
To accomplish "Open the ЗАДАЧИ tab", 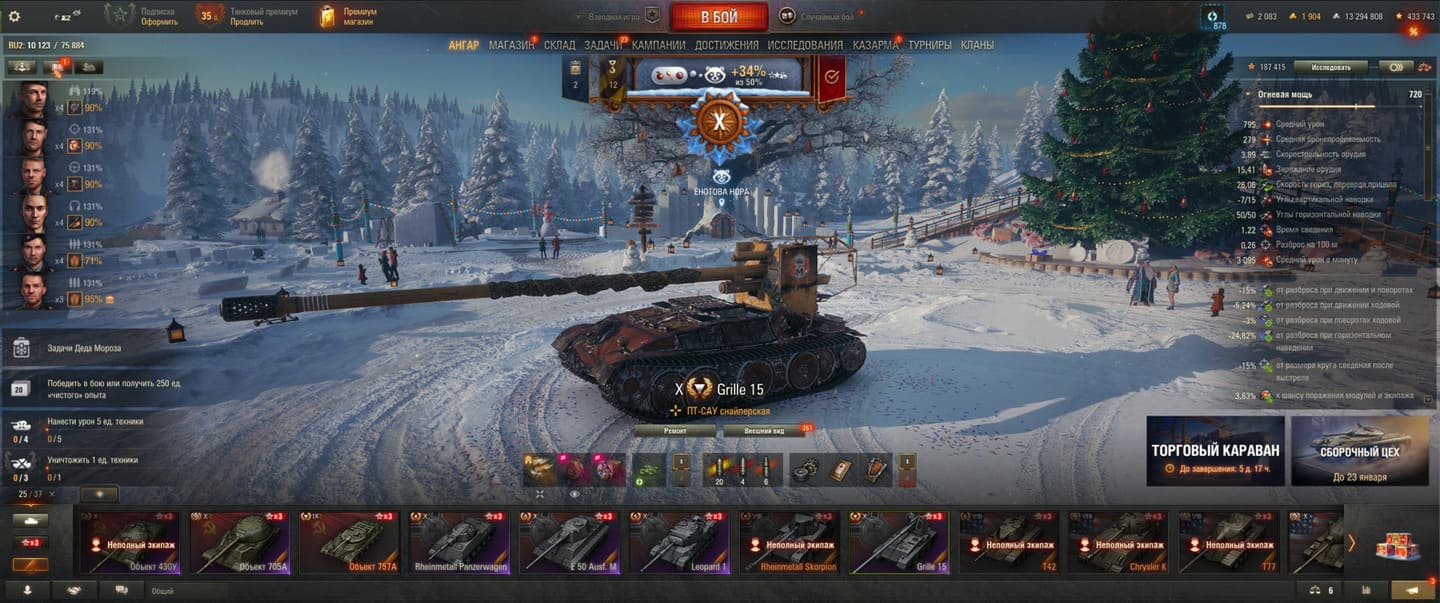I will pos(603,45).
